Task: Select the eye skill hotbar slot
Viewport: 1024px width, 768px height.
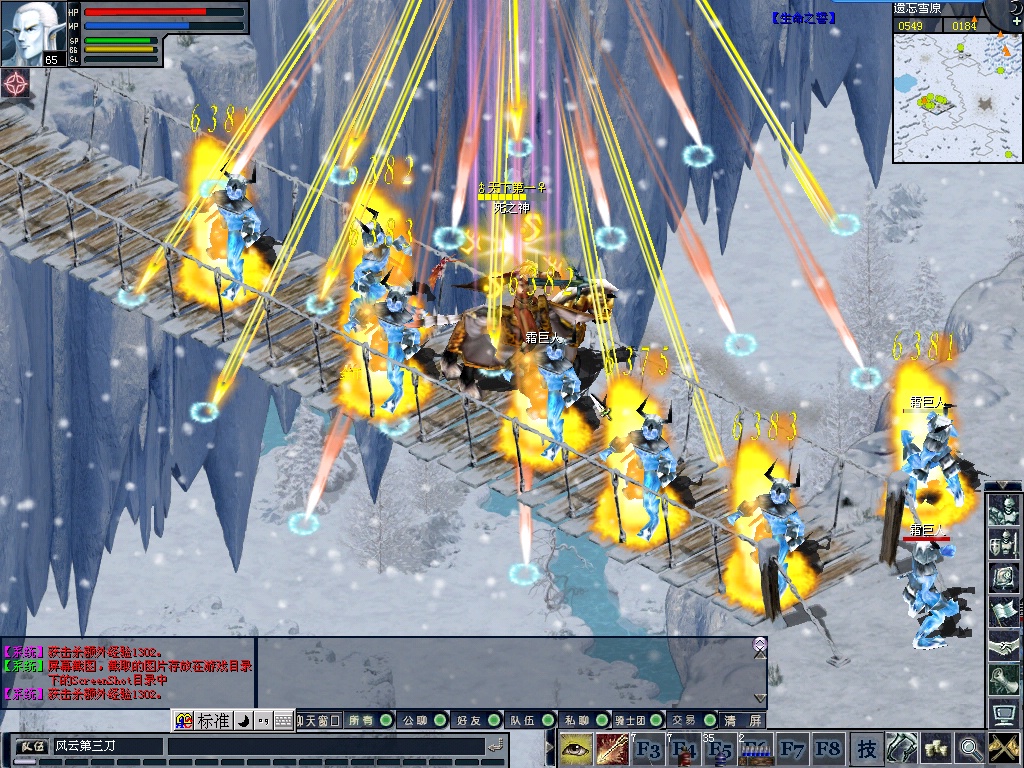Action: tap(575, 748)
